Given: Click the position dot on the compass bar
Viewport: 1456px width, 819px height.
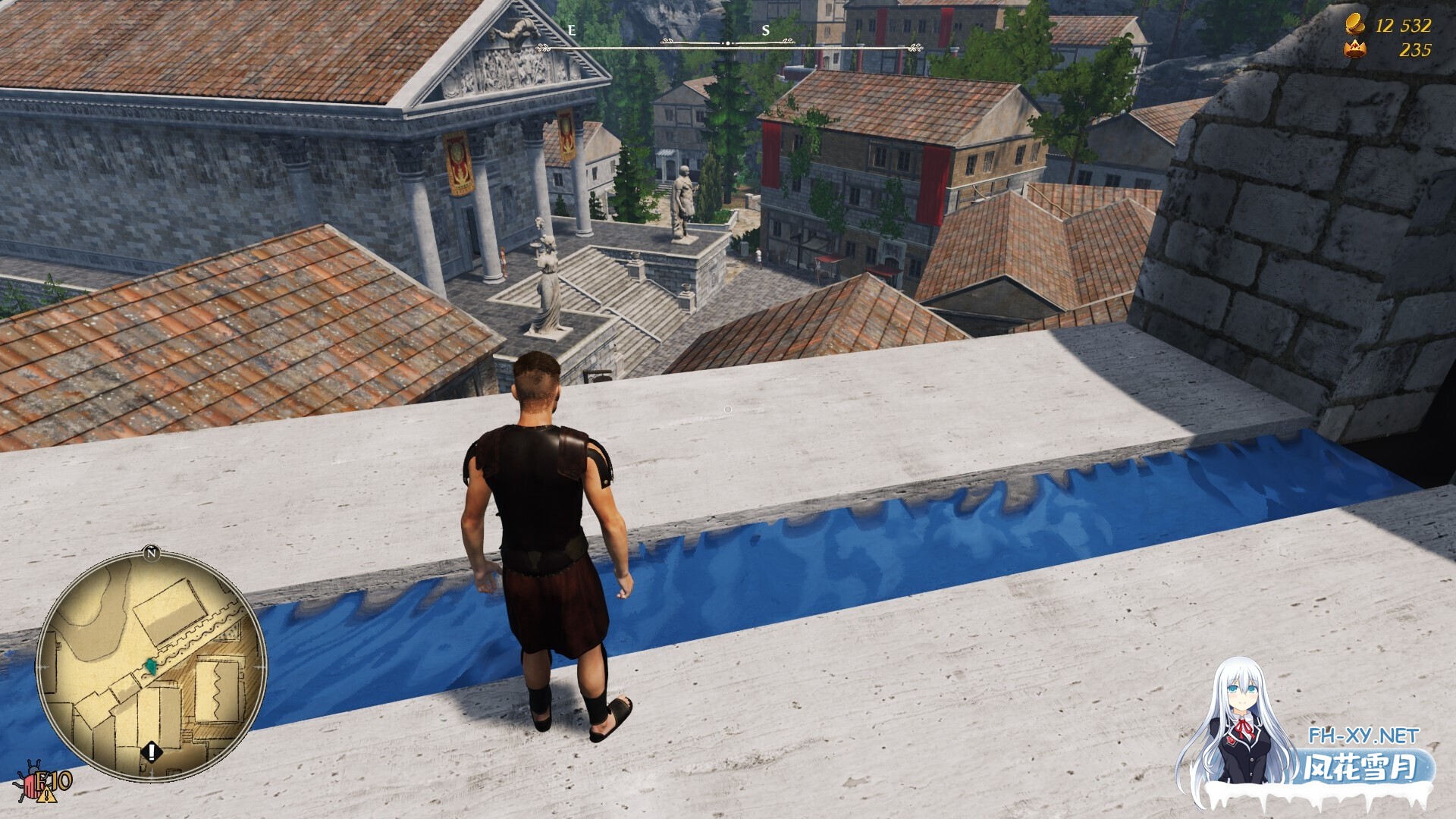Looking at the screenshot, I should point(727,43).
